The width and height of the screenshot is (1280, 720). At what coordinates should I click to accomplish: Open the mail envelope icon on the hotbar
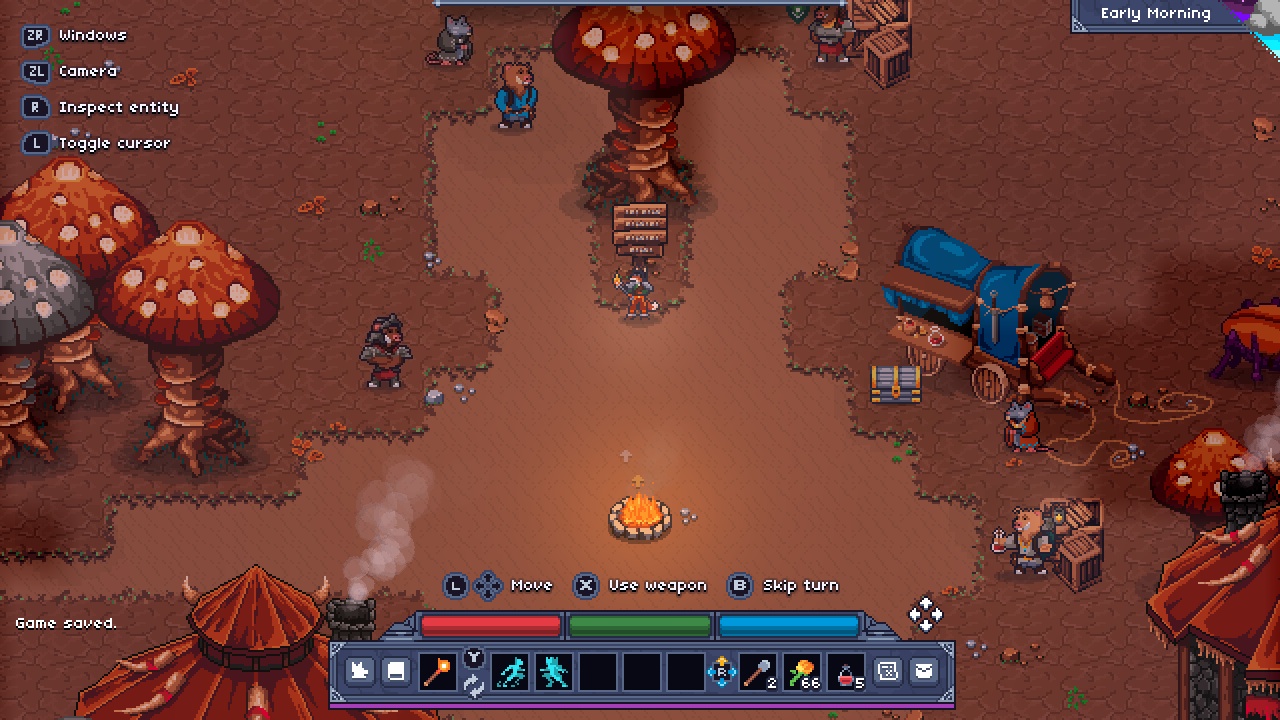pos(923,671)
